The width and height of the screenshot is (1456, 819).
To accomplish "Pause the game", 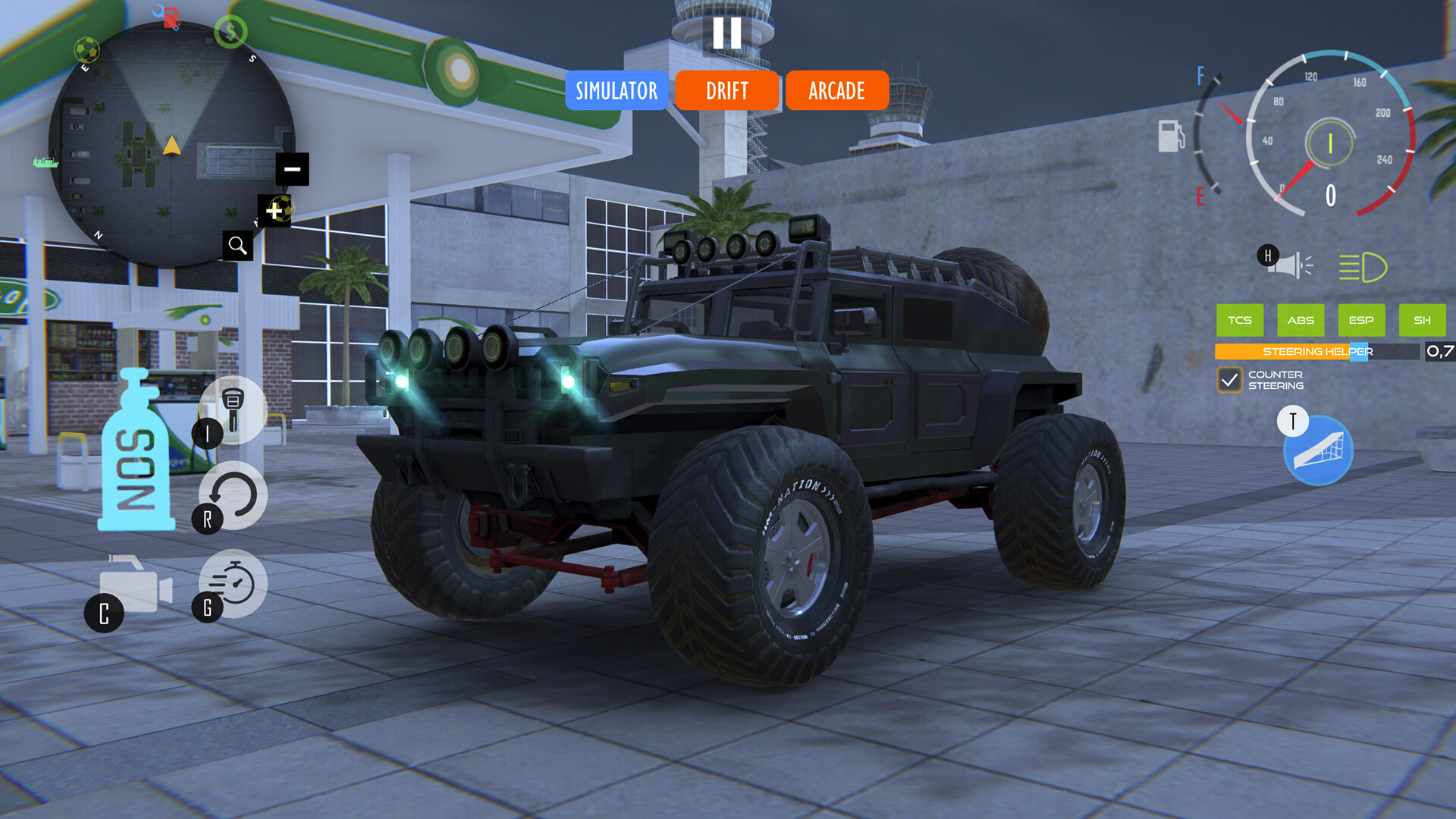I will (727, 32).
